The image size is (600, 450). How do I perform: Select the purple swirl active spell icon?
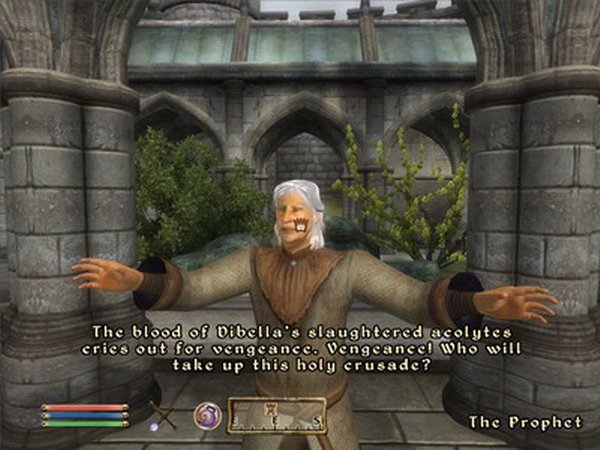click(x=207, y=414)
